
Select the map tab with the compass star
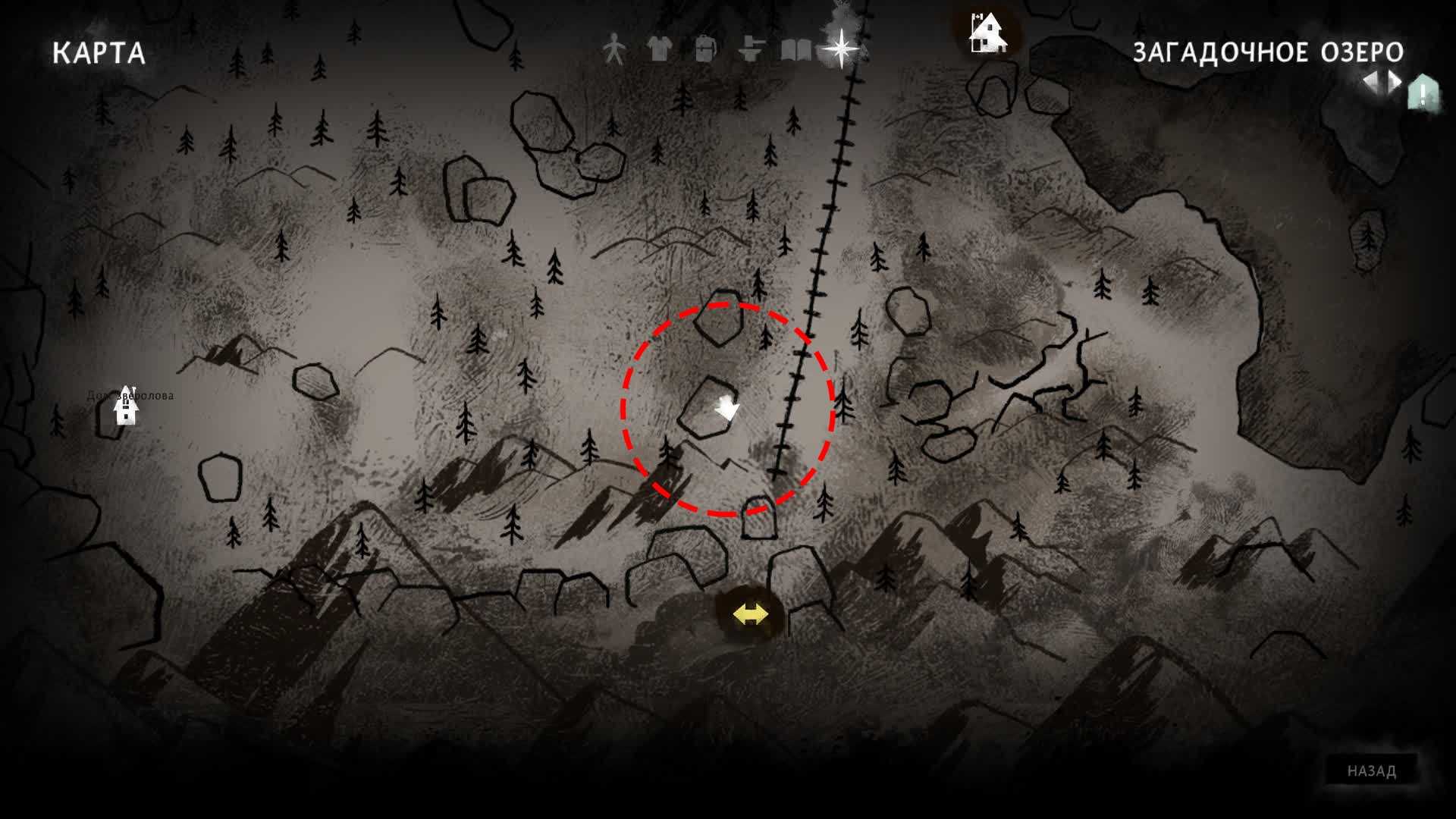(x=841, y=49)
